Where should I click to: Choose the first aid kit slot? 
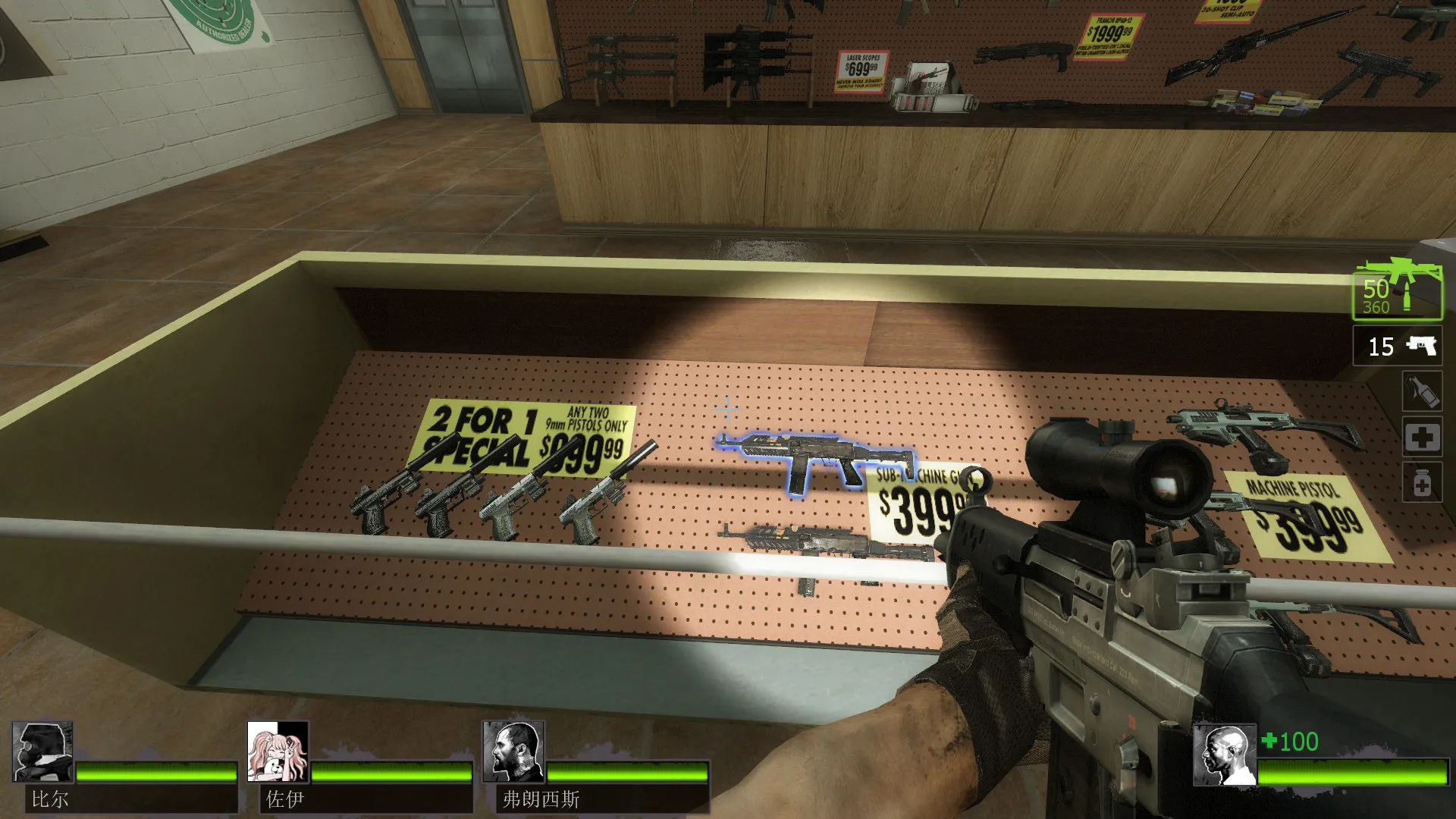click(x=1421, y=437)
